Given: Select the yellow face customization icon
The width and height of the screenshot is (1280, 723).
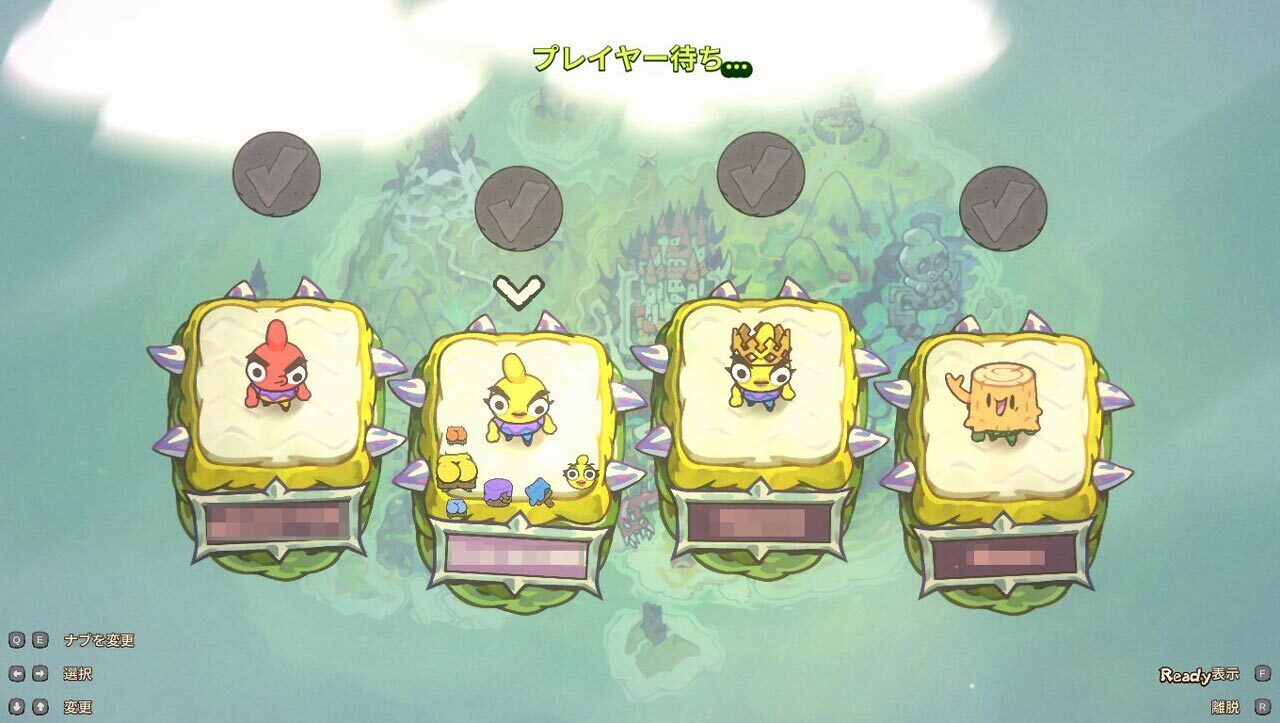Looking at the screenshot, I should pos(580,472).
